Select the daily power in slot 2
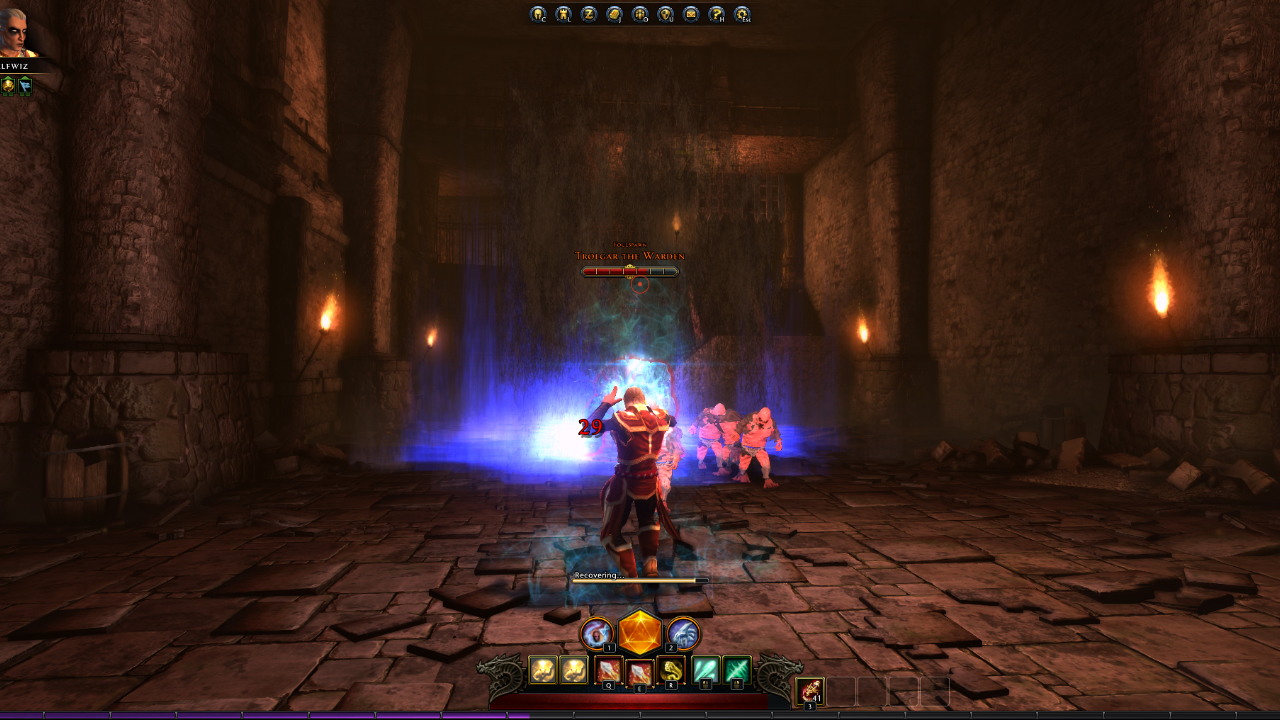The width and height of the screenshot is (1280, 720). pyautogui.click(x=686, y=634)
